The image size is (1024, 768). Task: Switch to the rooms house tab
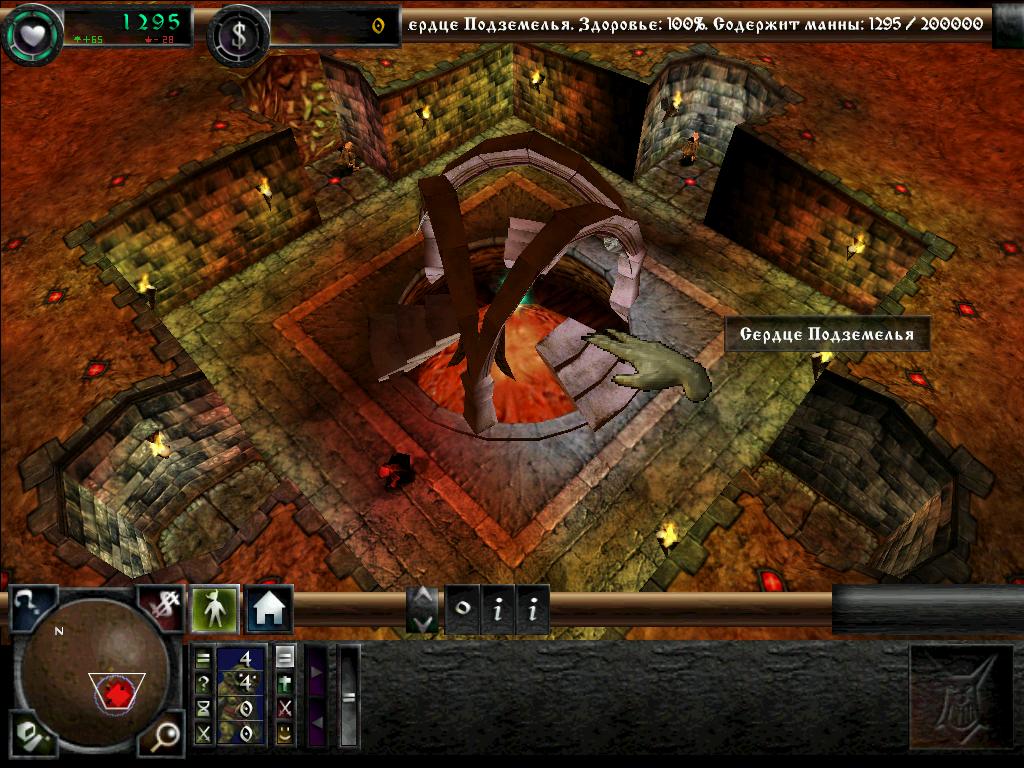tap(270, 608)
